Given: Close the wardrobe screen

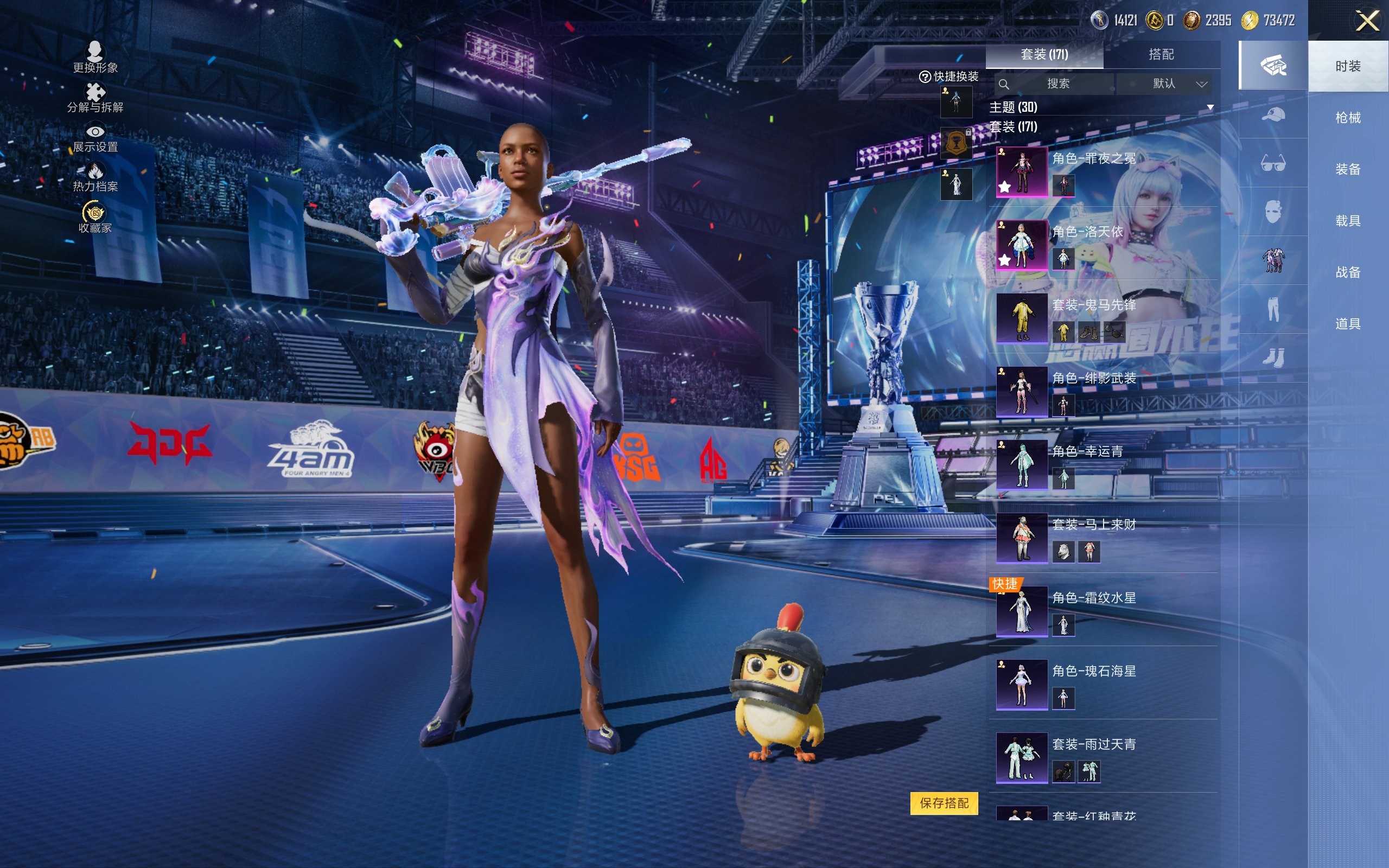Looking at the screenshot, I should point(1367,21).
